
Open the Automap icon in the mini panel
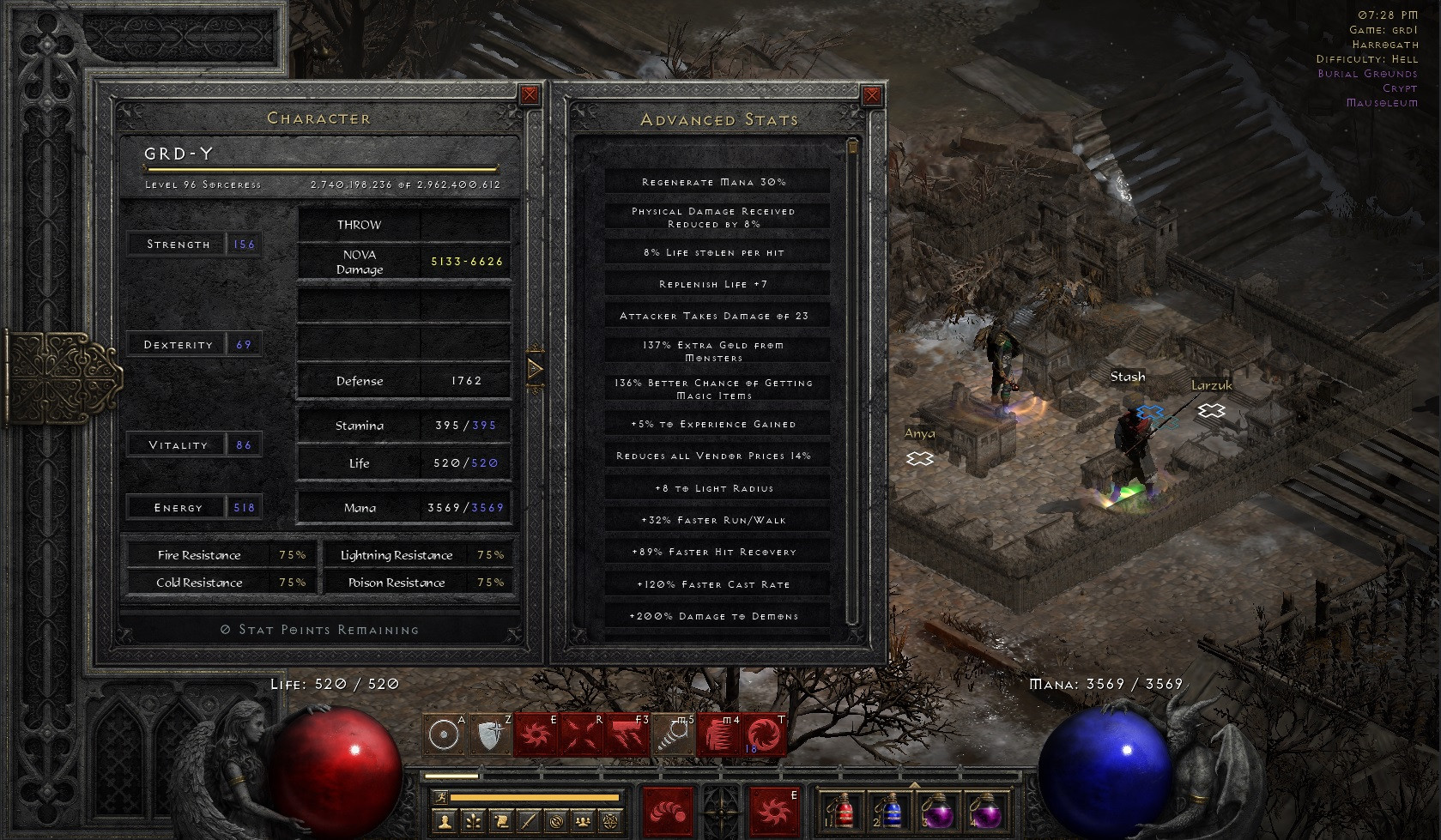(x=557, y=822)
